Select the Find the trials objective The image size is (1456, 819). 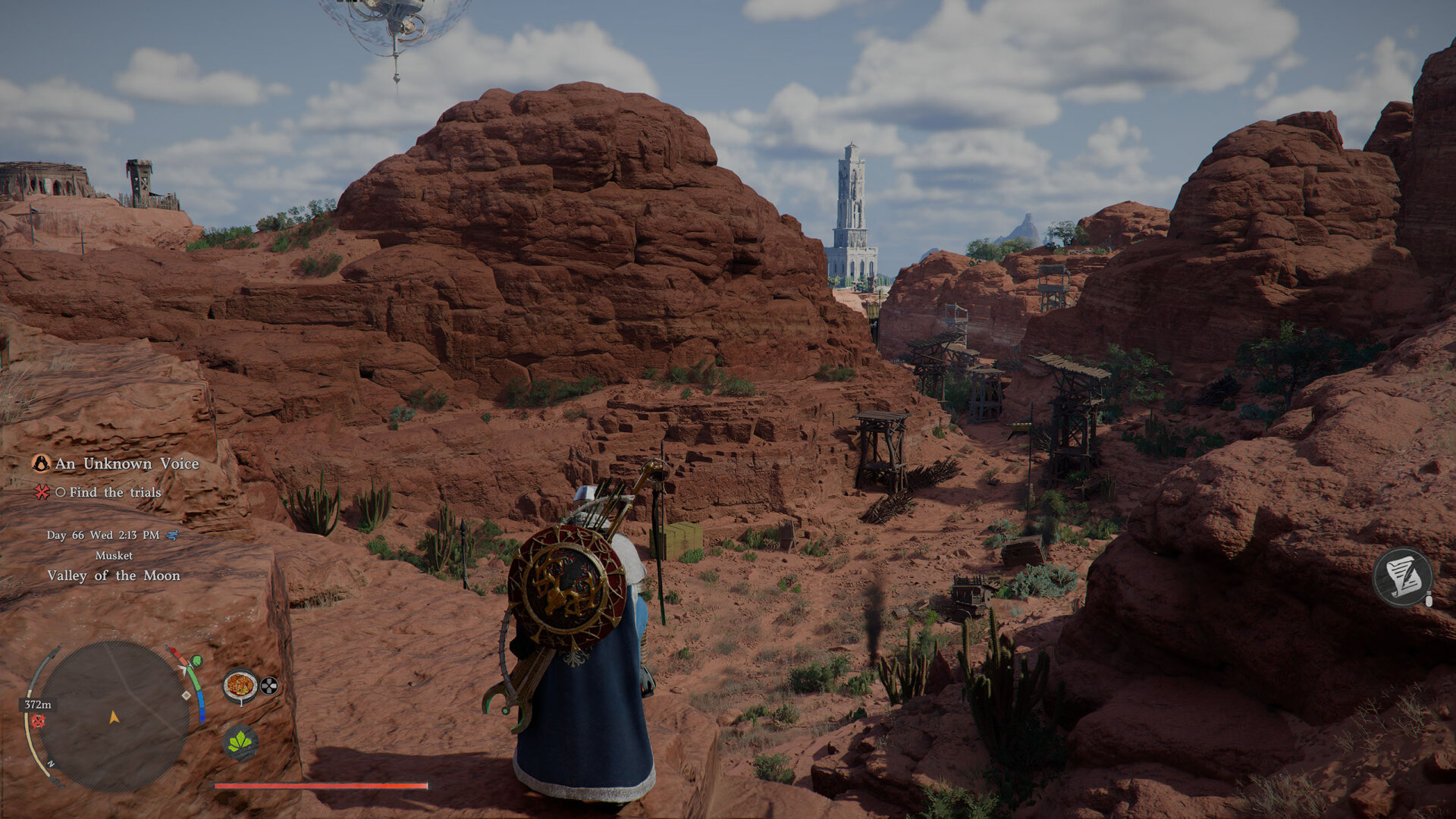click(x=115, y=492)
